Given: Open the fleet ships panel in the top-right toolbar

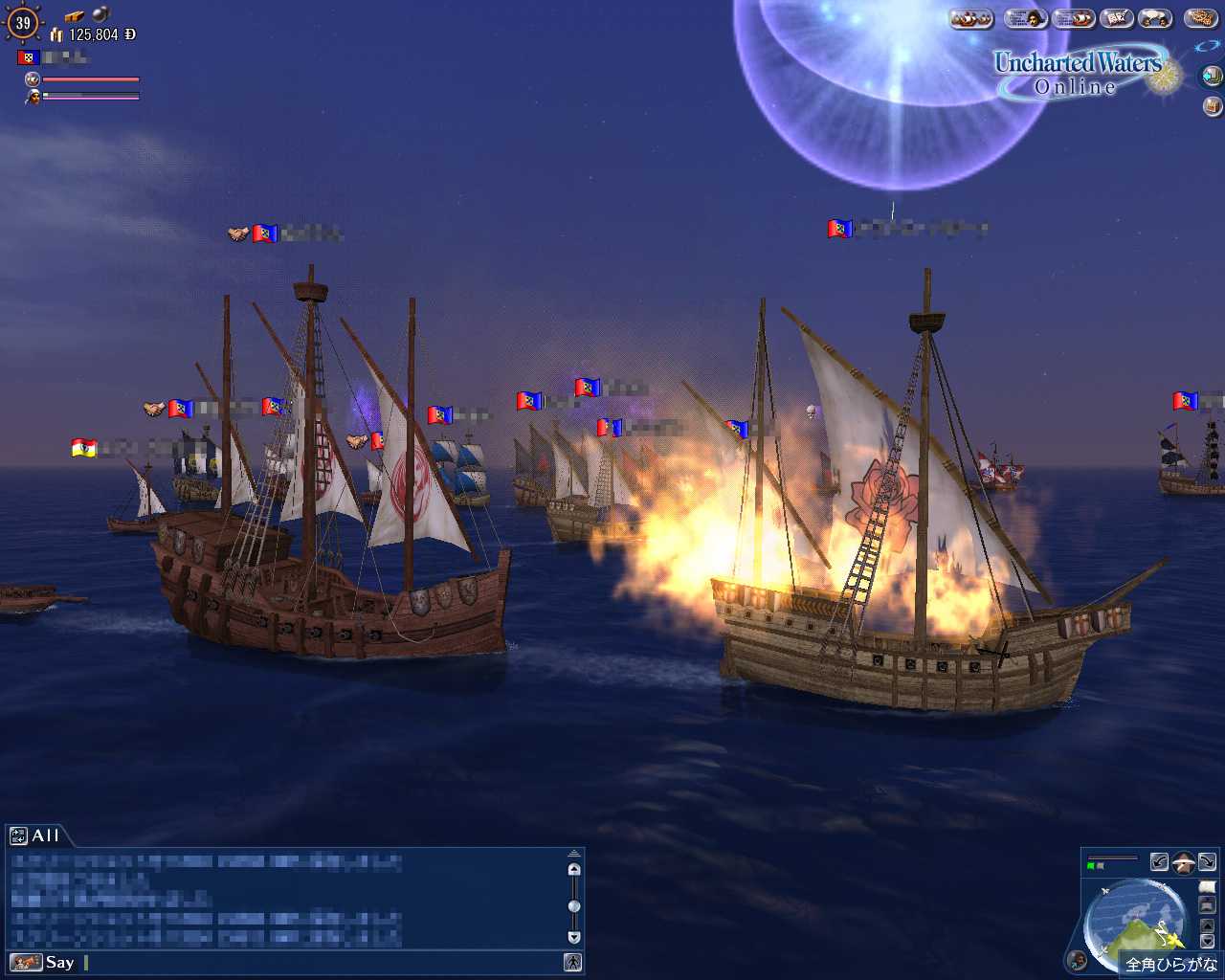Looking at the screenshot, I should [969, 18].
